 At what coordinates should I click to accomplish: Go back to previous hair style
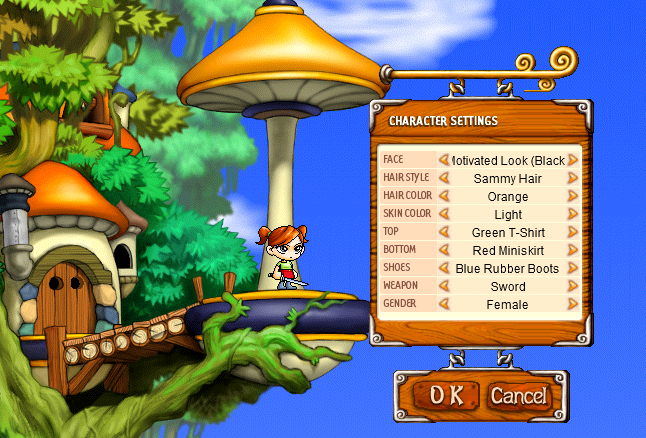443,178
